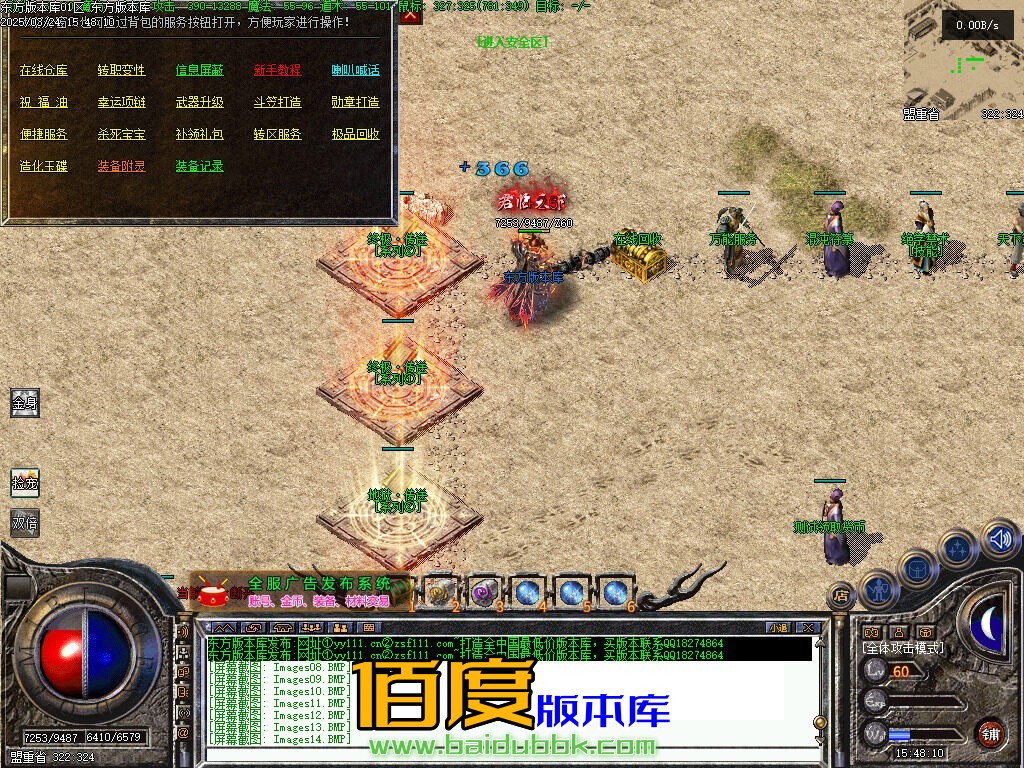This screenshot has width=1024, height=768.
Task: Toggle sound with the speaker icon
Action: pyautogui.click(x=999, y=540)
